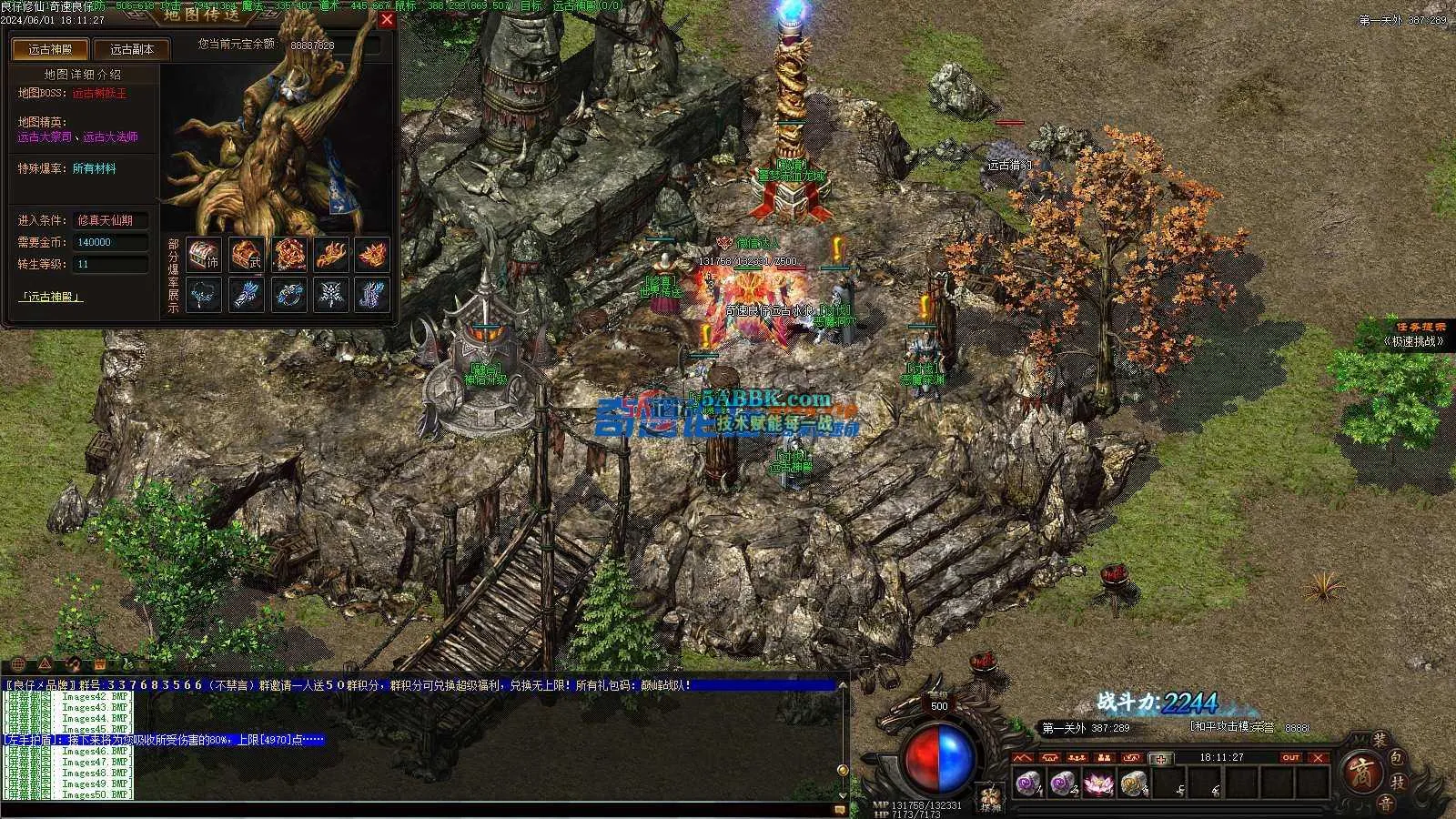
Task: Select the 饰 treasure chest drop icon
Action: [204, 254]
